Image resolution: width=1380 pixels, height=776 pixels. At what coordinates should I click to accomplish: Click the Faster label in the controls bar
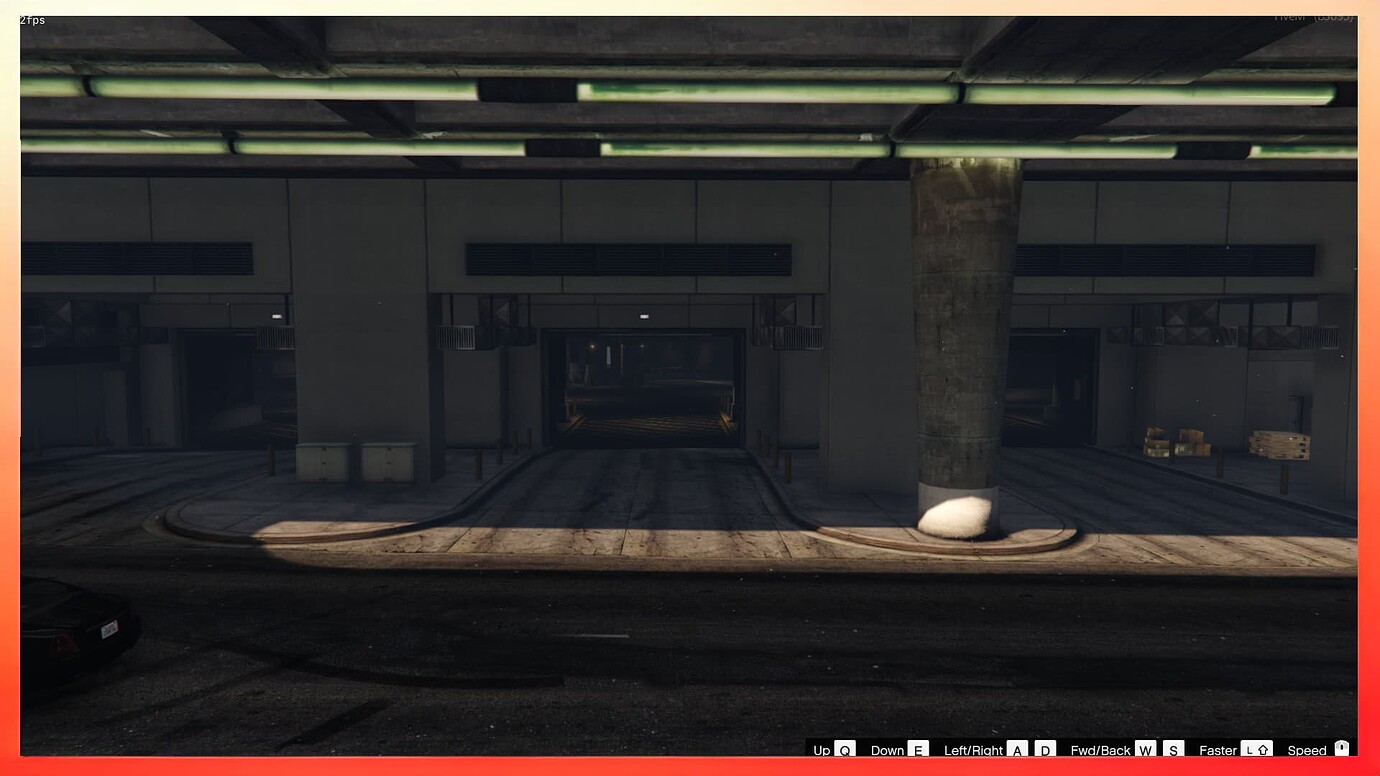1216,750
